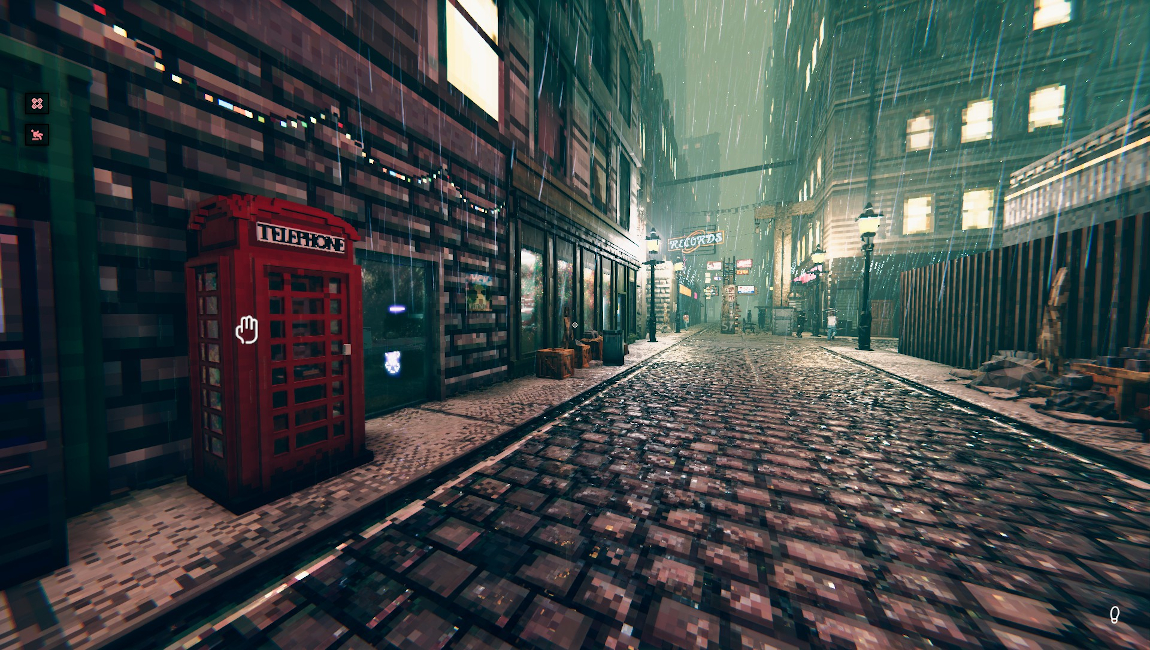Select the fallen person status icon
This screenshot has width=1150, height=650.
(37, 134)
